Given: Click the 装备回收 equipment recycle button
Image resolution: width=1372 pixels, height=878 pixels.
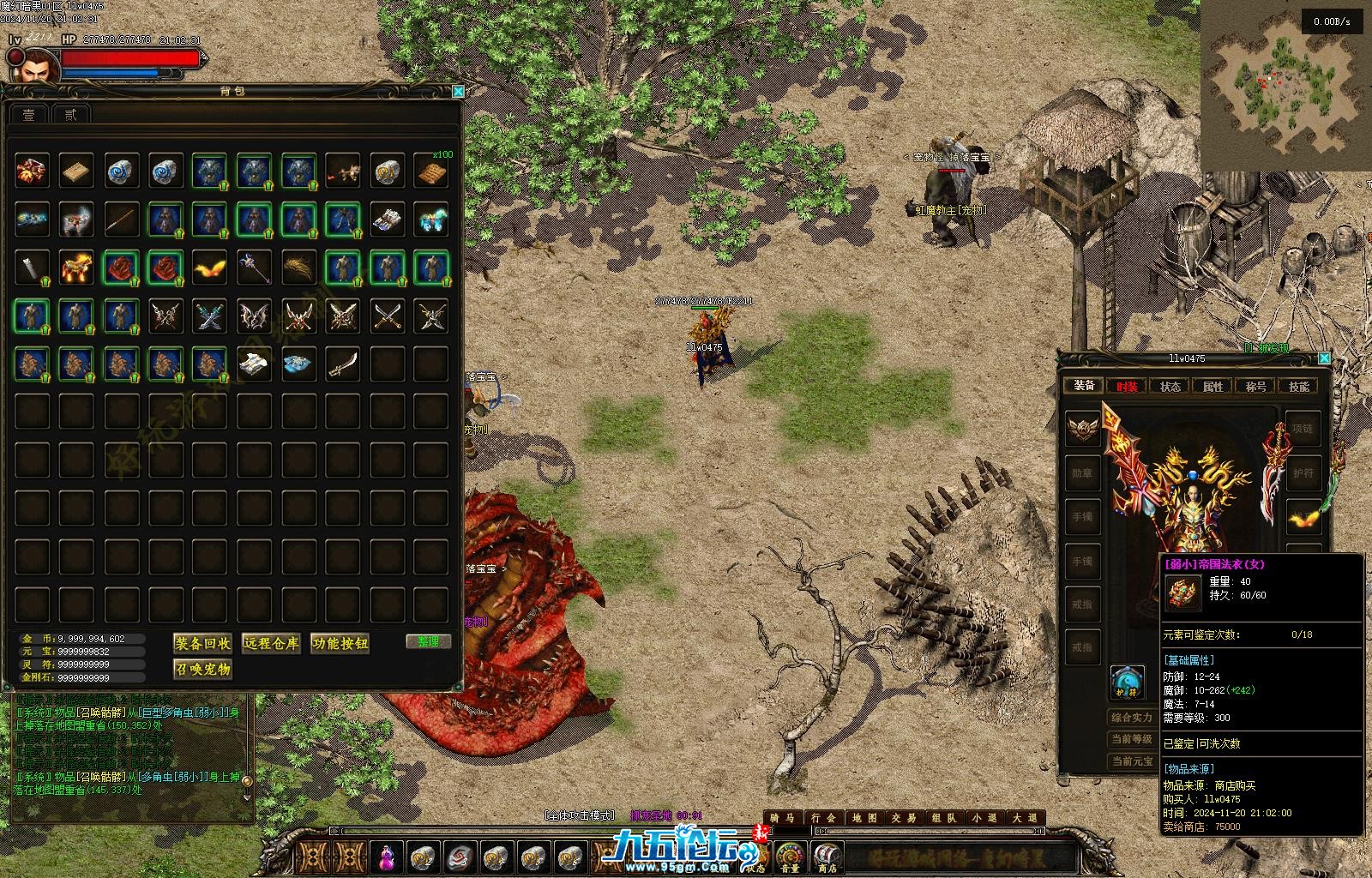Looking at the screenshot, I should pos(202,643).
